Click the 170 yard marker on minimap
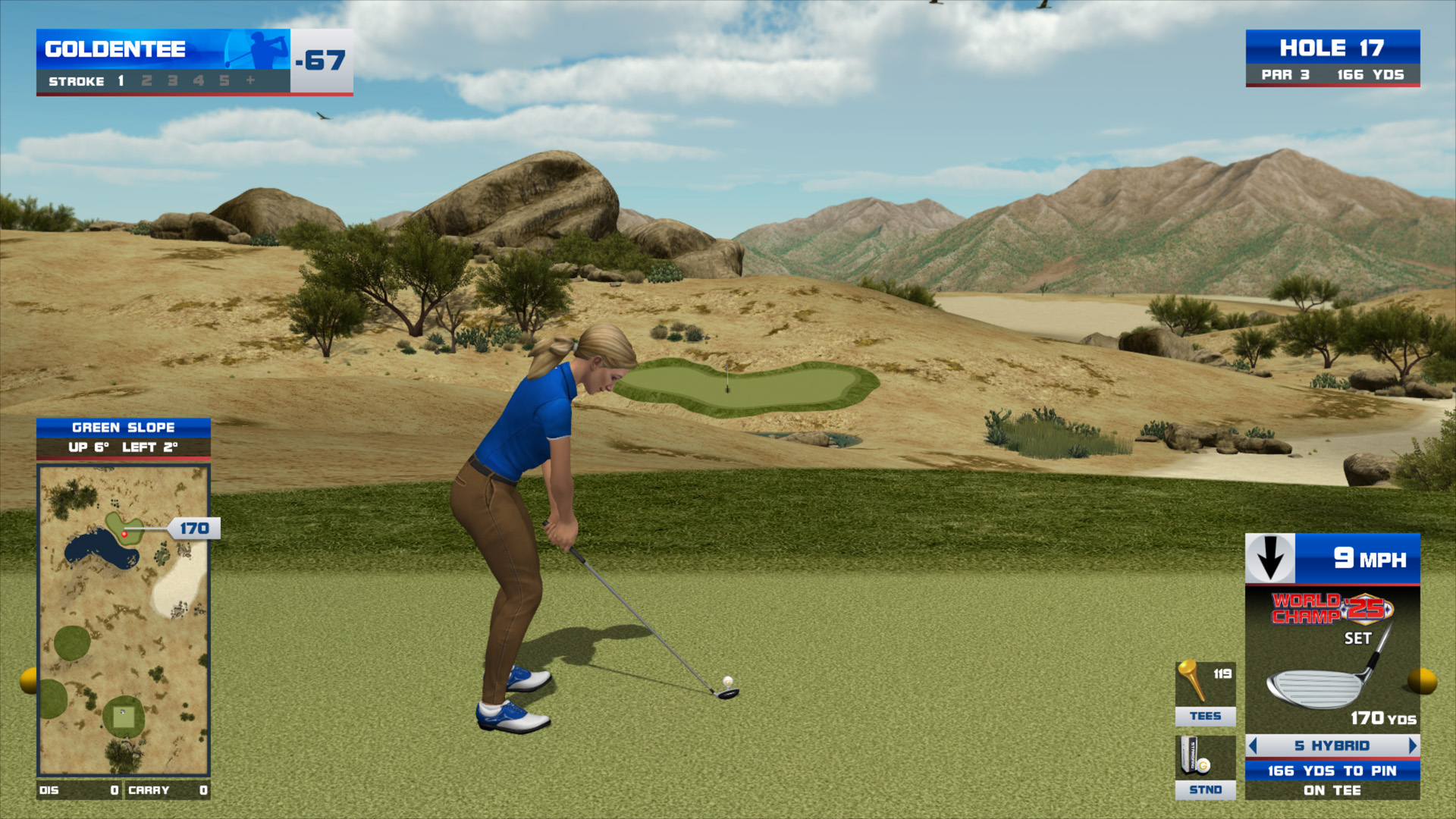Image resolution: width=1456 pixels, height=819 pixels. 194,529
